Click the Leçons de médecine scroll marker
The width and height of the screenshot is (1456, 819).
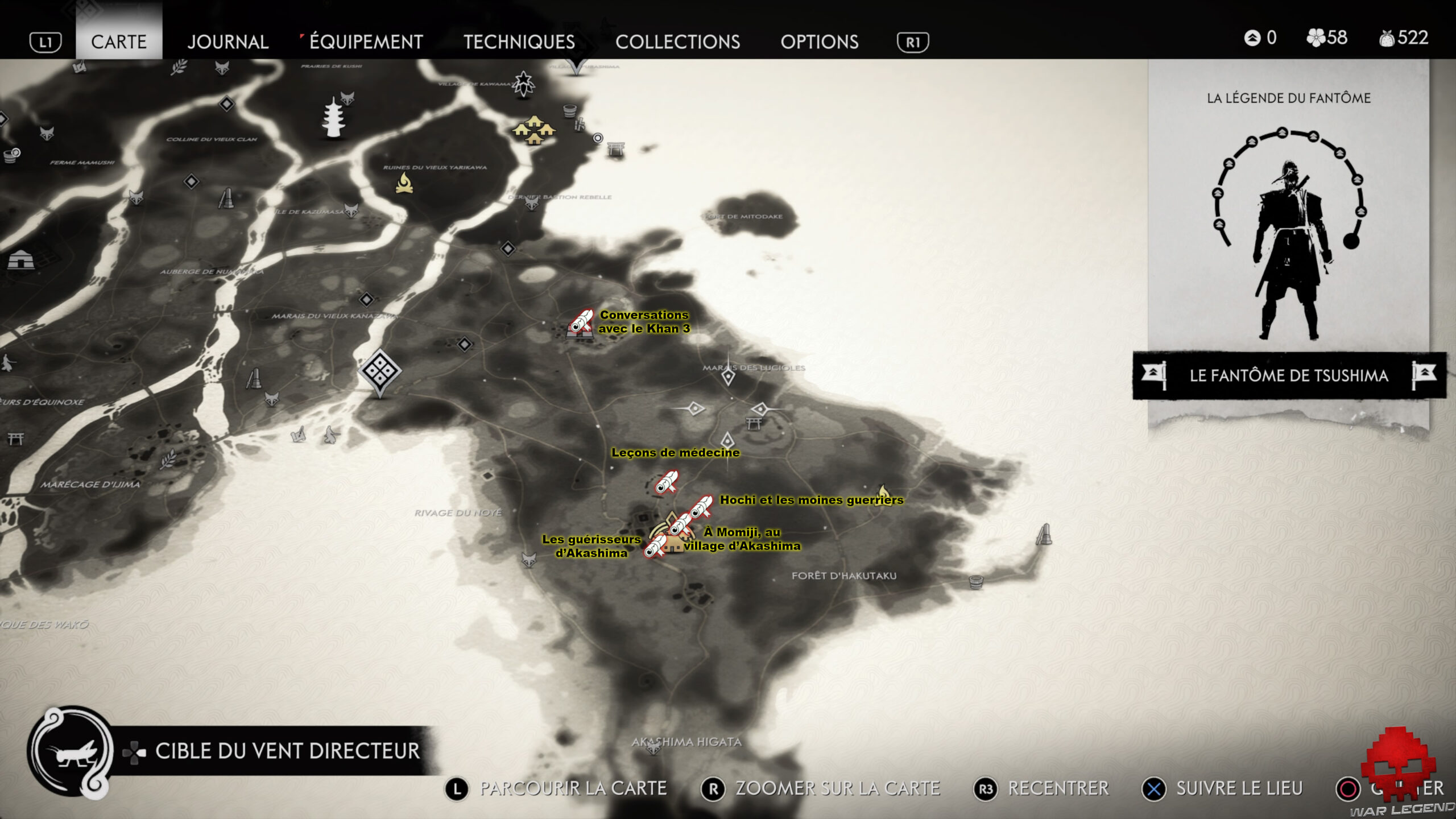[x=666, y=483]
